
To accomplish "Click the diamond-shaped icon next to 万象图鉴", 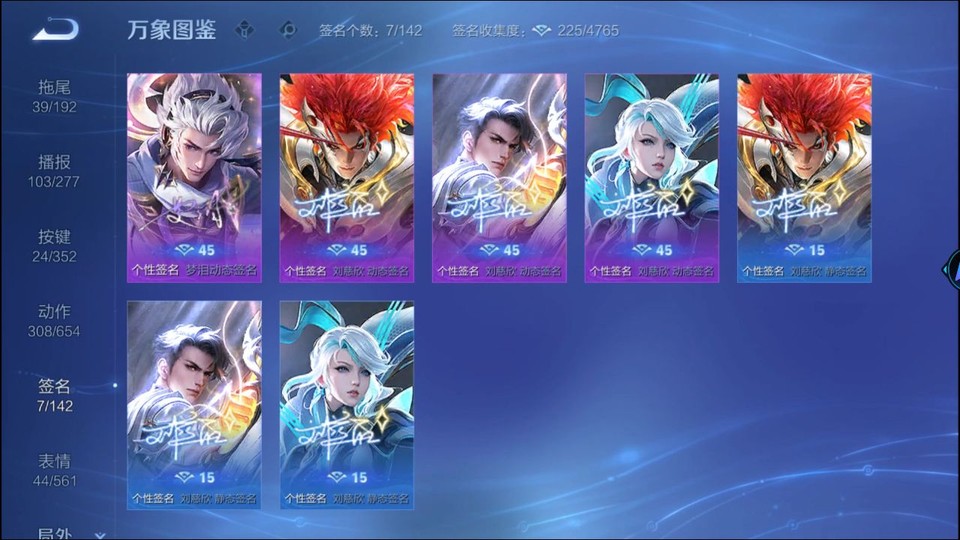I will (x=245, y=30).
